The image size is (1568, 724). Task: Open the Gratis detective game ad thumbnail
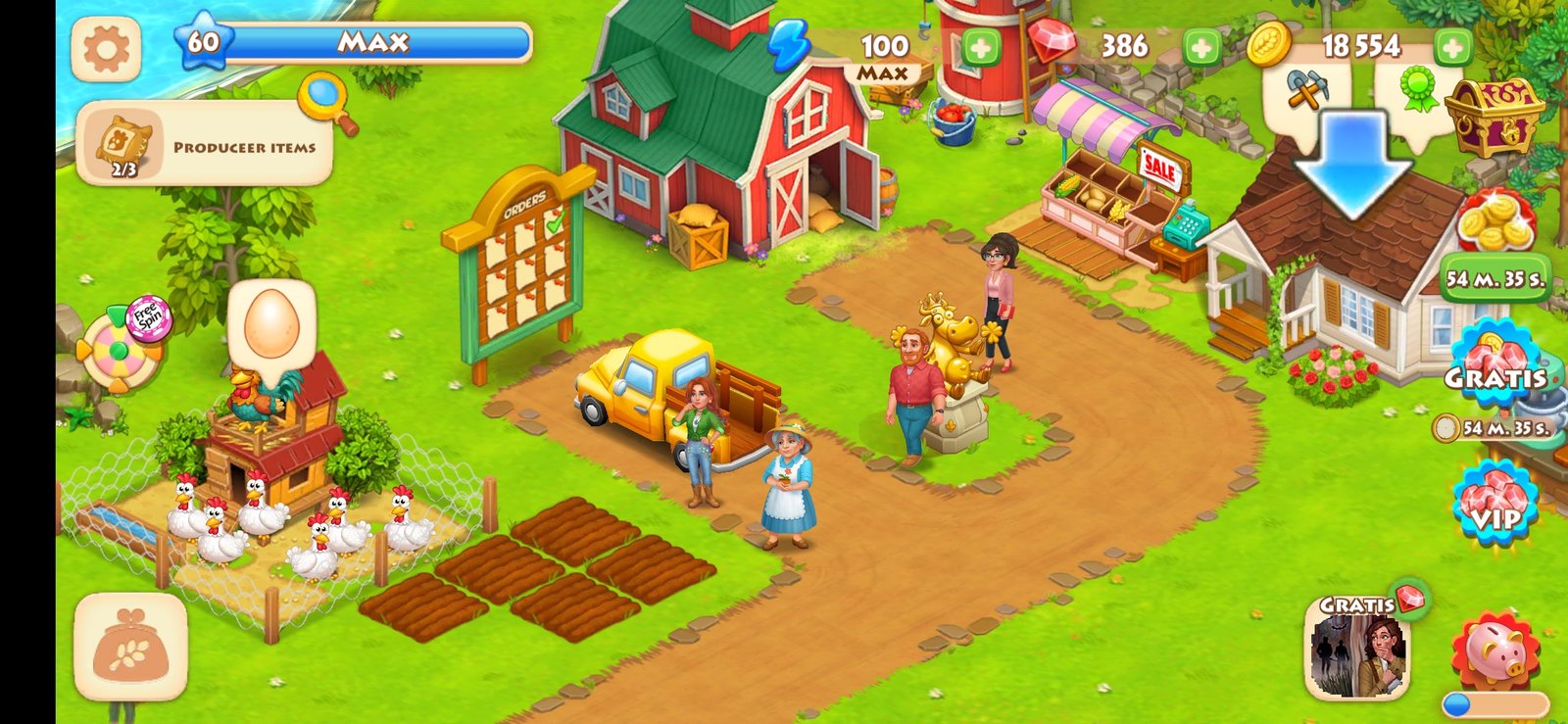coord(1356,649)
